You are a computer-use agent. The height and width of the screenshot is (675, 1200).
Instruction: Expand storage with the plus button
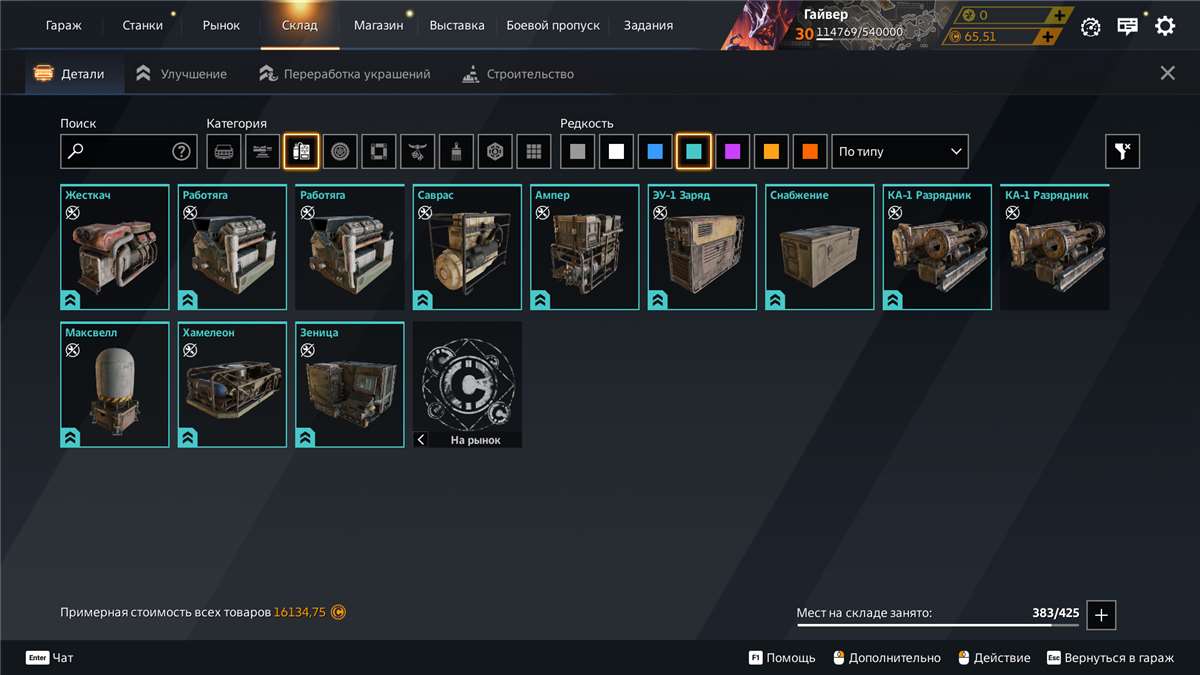(x=1101, y=615)
